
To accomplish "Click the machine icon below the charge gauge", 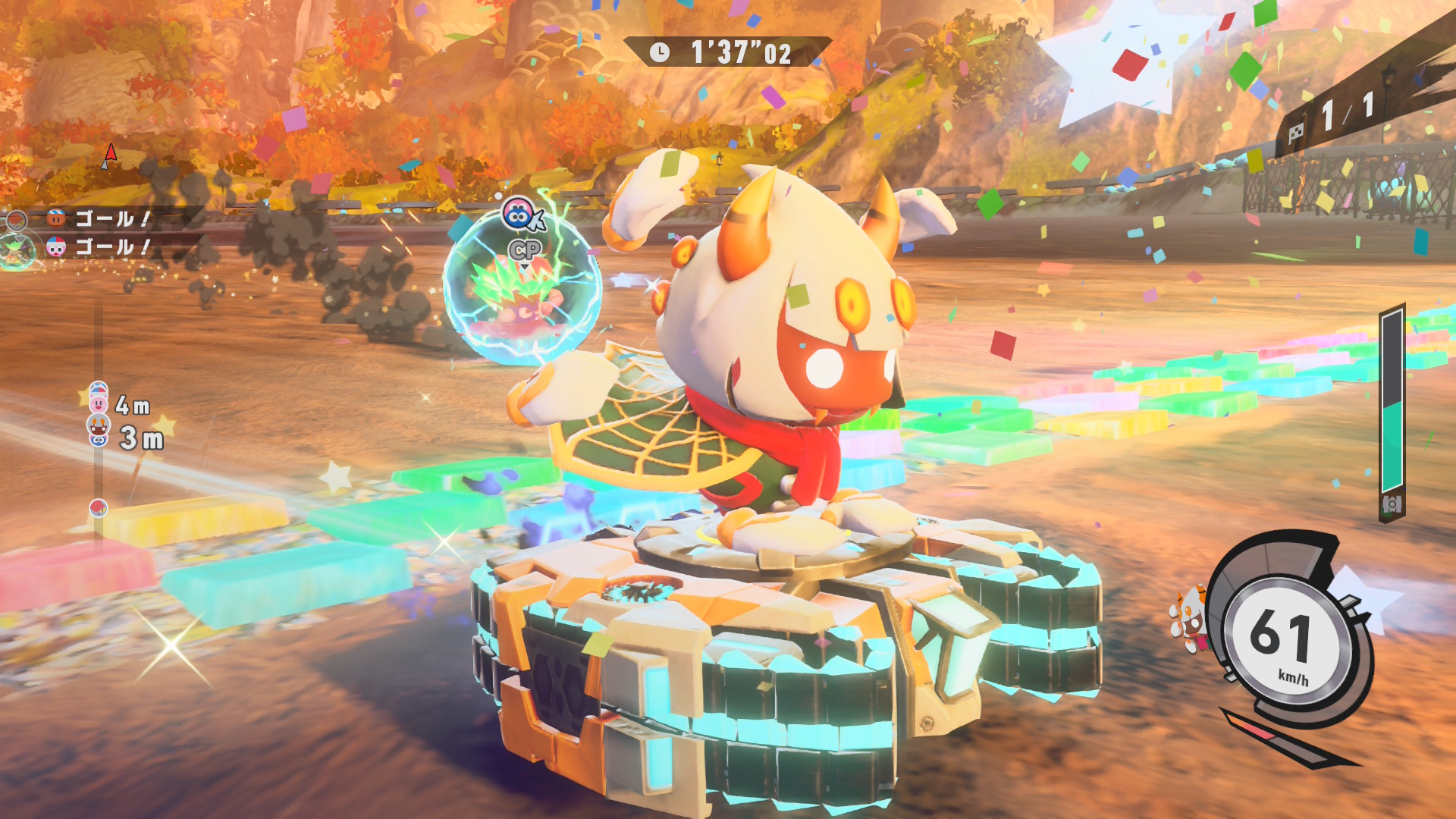I will click(1392, 504).
